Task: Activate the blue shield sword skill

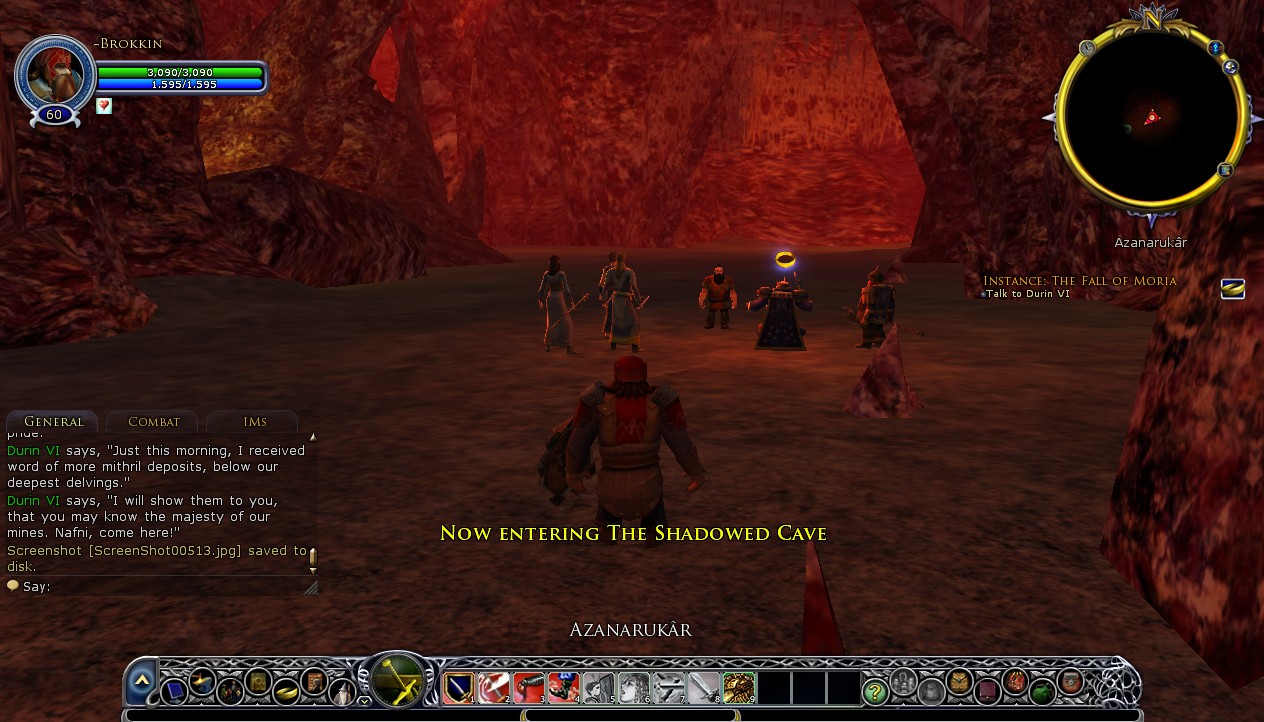Action: pos(459,688)
